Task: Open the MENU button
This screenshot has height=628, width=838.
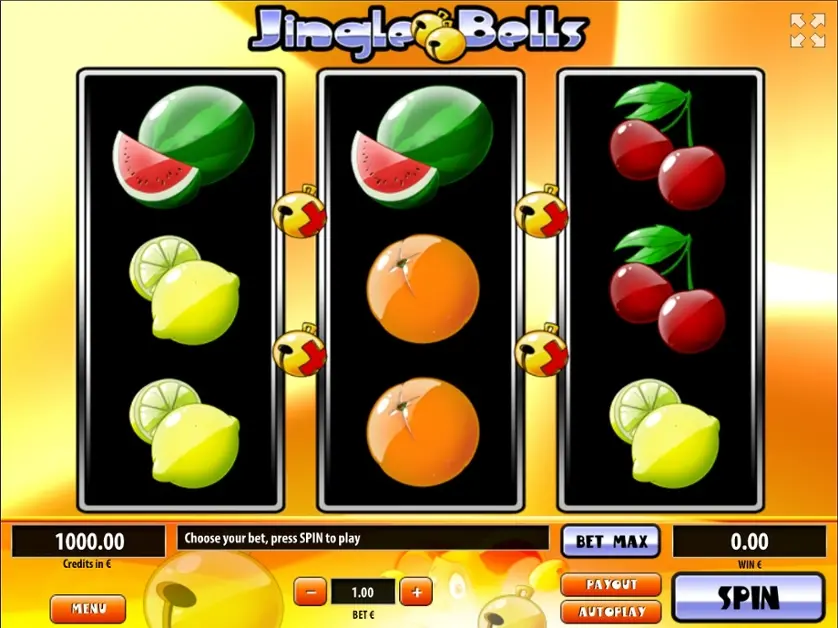Action: pyautogui.click(x=88, y=608)
